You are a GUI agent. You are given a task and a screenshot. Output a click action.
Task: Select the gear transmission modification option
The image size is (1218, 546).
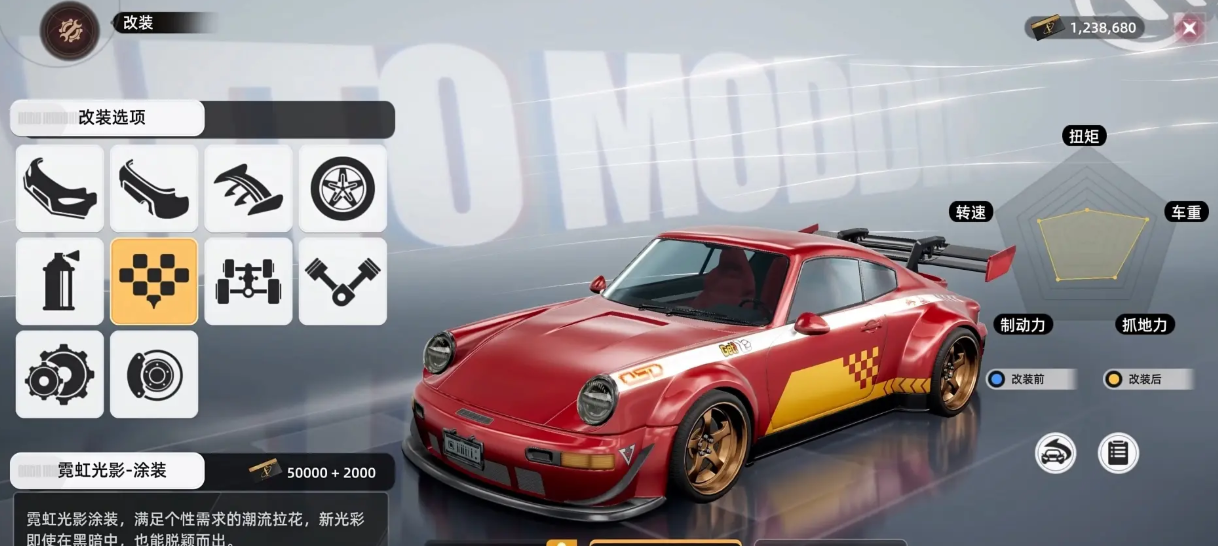click(x=60, y=375)
